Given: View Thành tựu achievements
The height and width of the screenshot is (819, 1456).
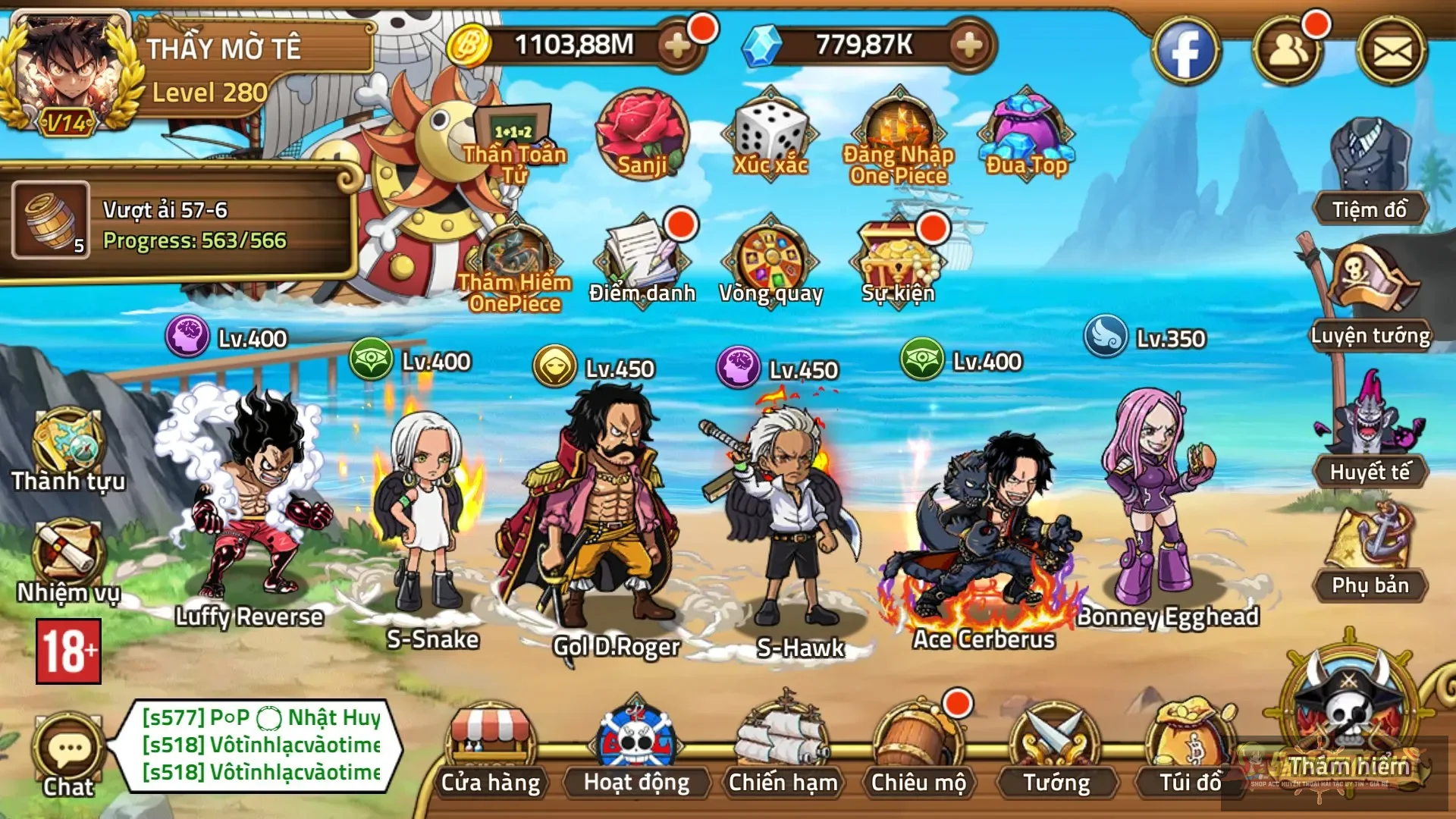Looking at the screenshot, I should click(x=67, y=447).
